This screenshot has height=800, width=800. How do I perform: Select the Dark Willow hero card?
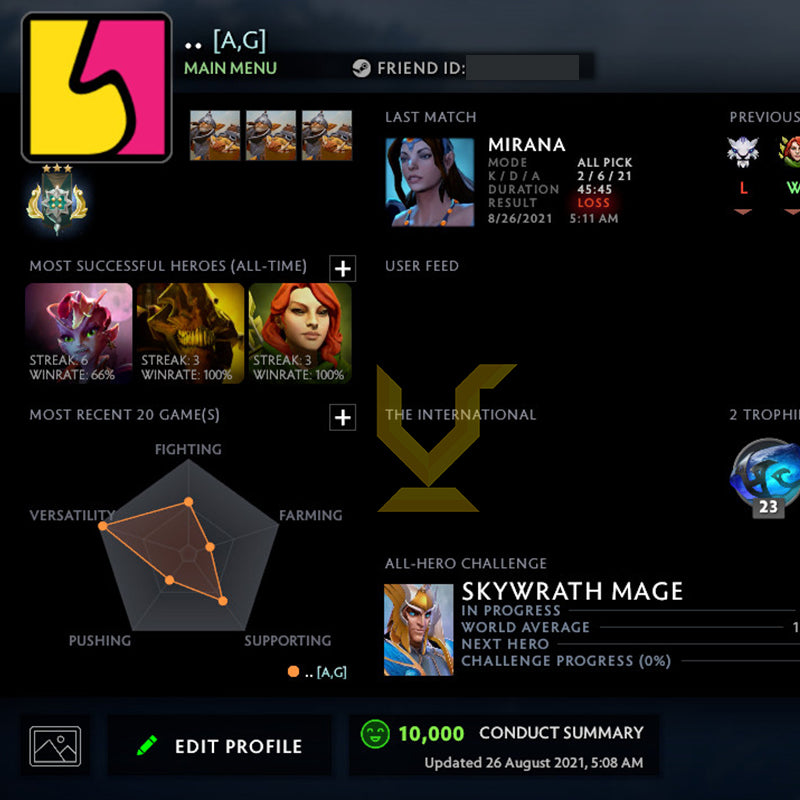pos(79,334)
